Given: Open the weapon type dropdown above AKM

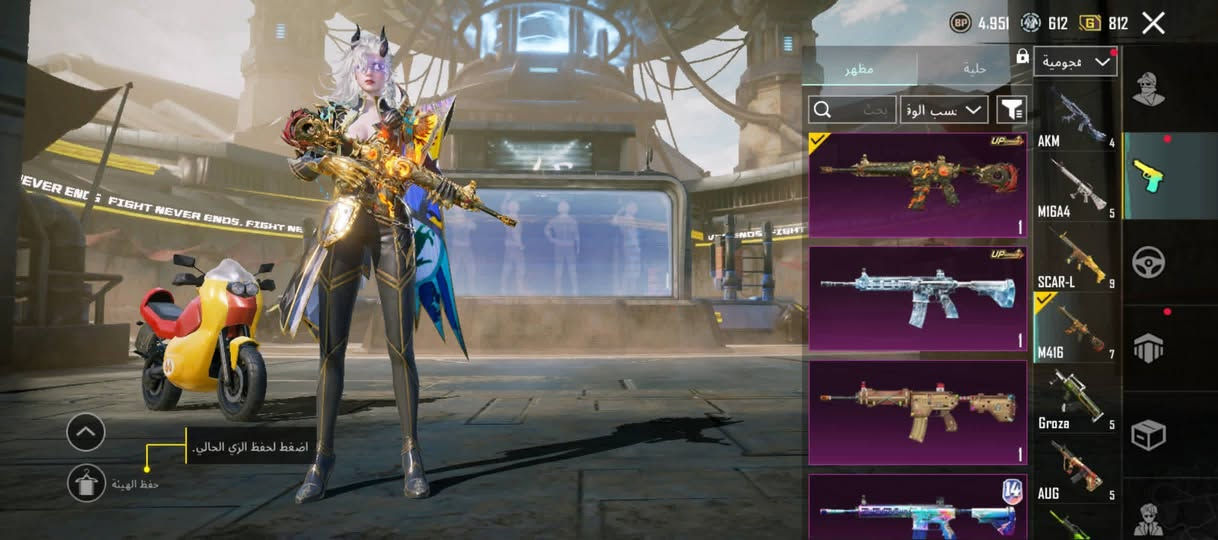Looking at the screenshot, I should (x=1075, y=62).
